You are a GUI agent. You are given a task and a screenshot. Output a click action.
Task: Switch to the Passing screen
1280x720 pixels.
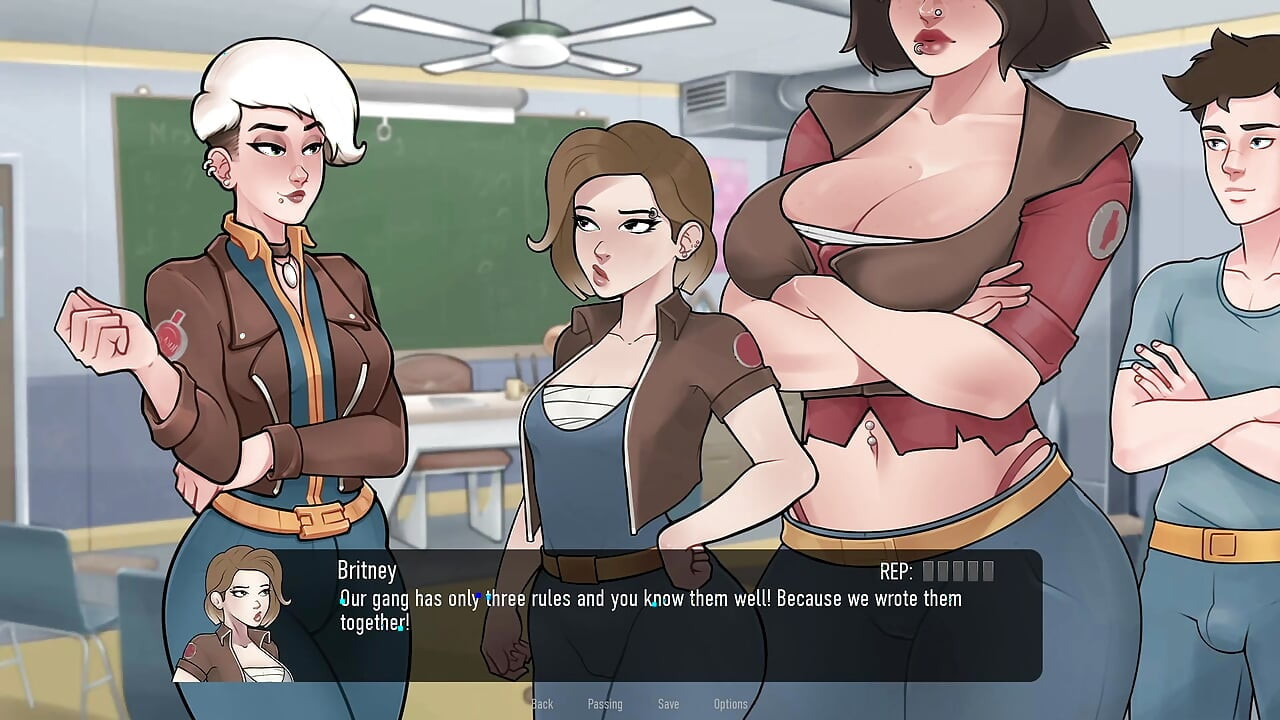tap(604, 703)
